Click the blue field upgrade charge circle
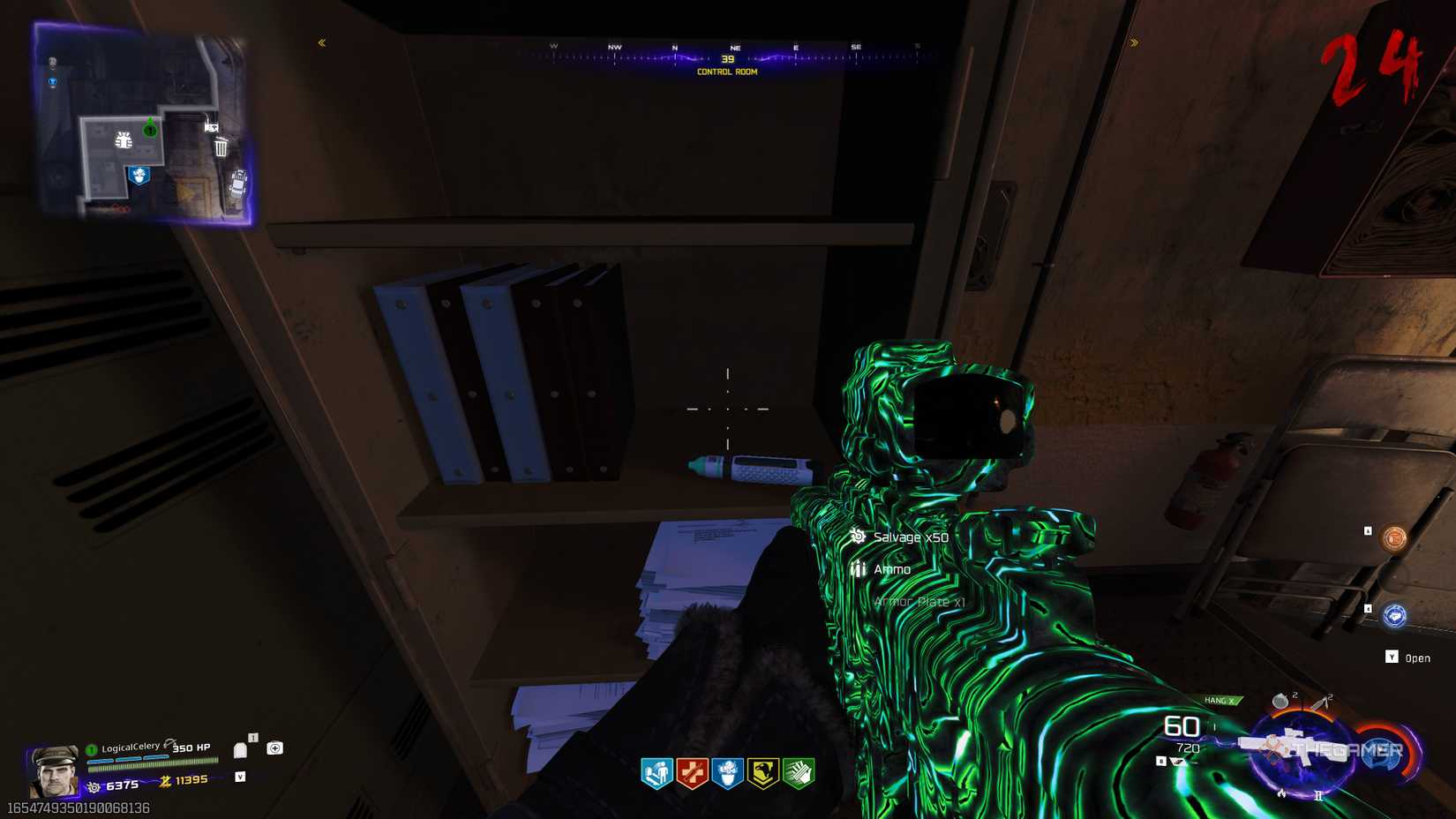This screenshot has width=1456, height=819. [x=1379, y=755]
